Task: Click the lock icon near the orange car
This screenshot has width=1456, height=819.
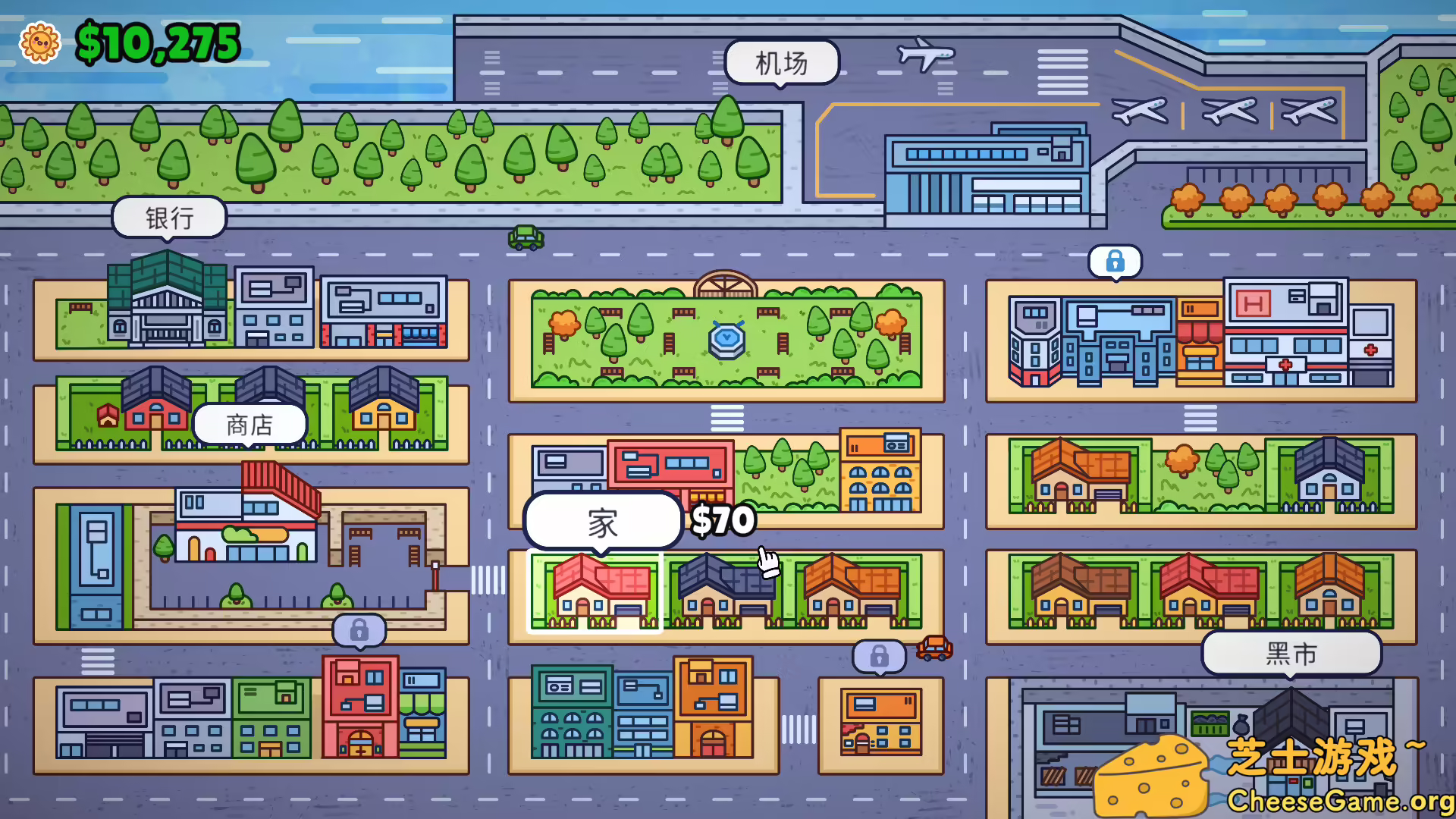Action: [879, 657]
